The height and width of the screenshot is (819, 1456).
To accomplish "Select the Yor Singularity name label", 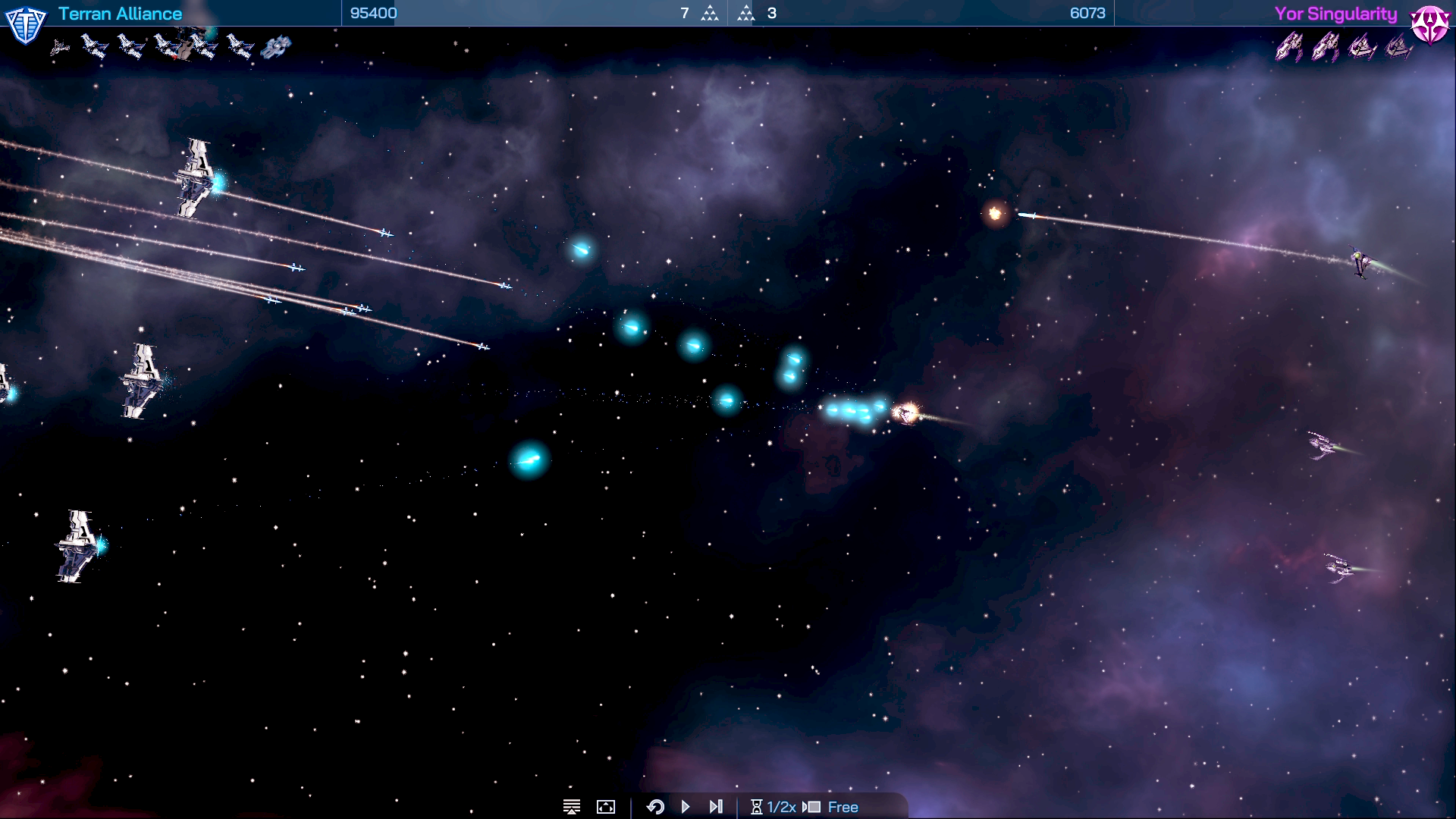I will point(1337,13).
